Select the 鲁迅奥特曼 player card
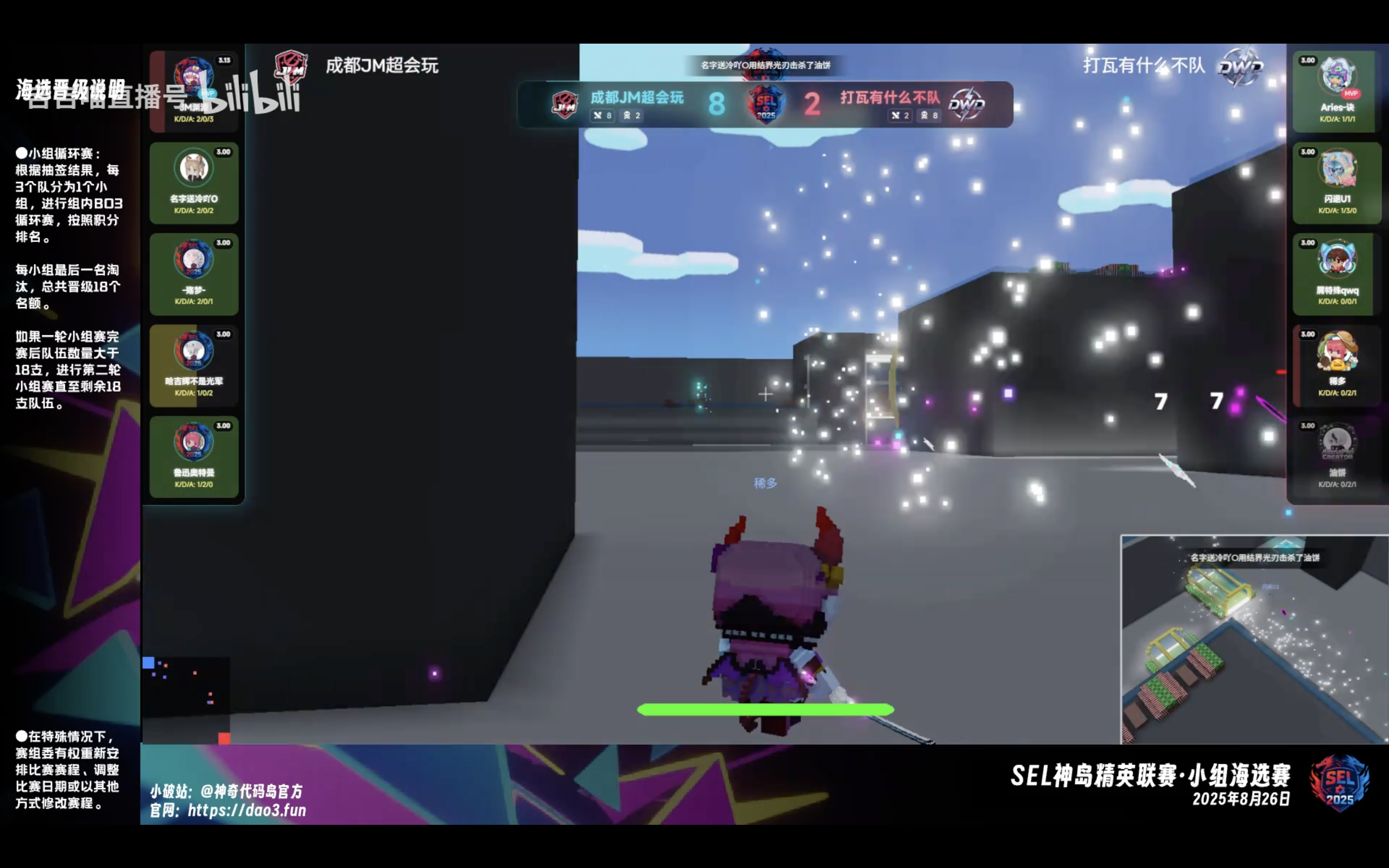 [193, 457]
